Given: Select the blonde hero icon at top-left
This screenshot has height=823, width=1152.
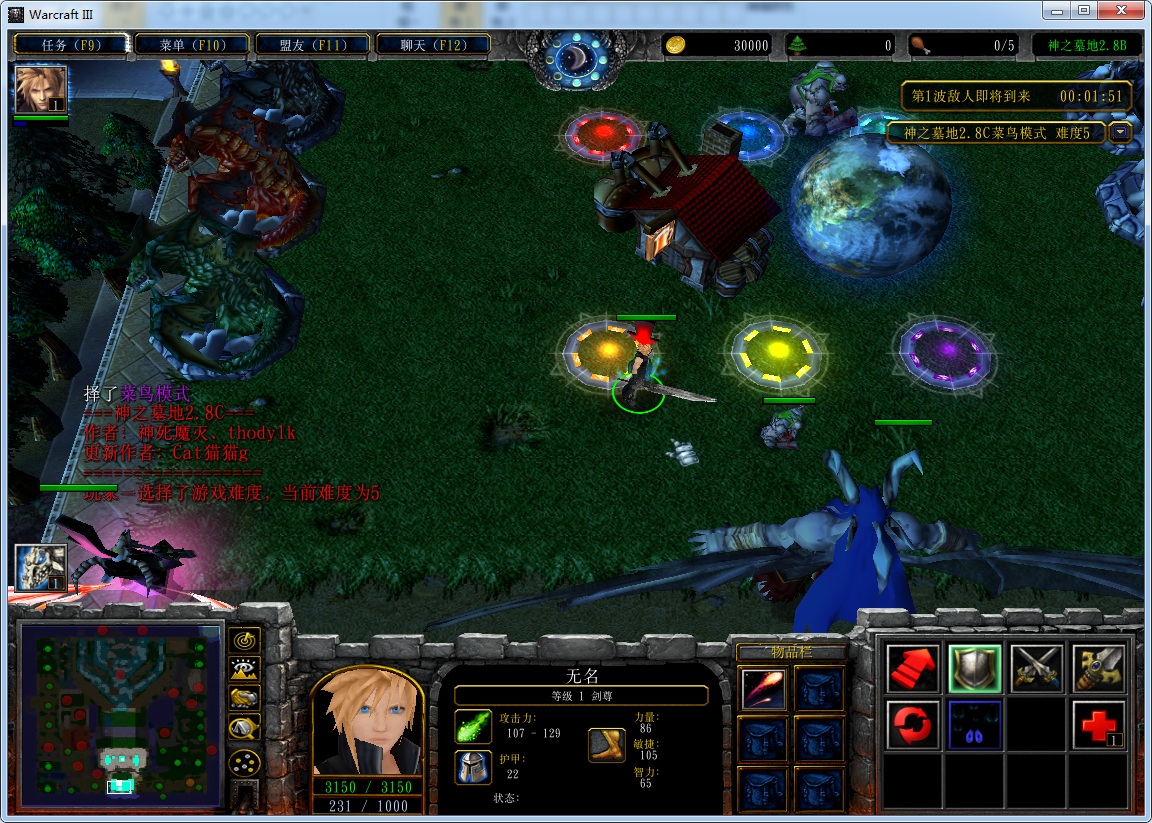Looking at the screenshot, I should click(x=41, y=90).
